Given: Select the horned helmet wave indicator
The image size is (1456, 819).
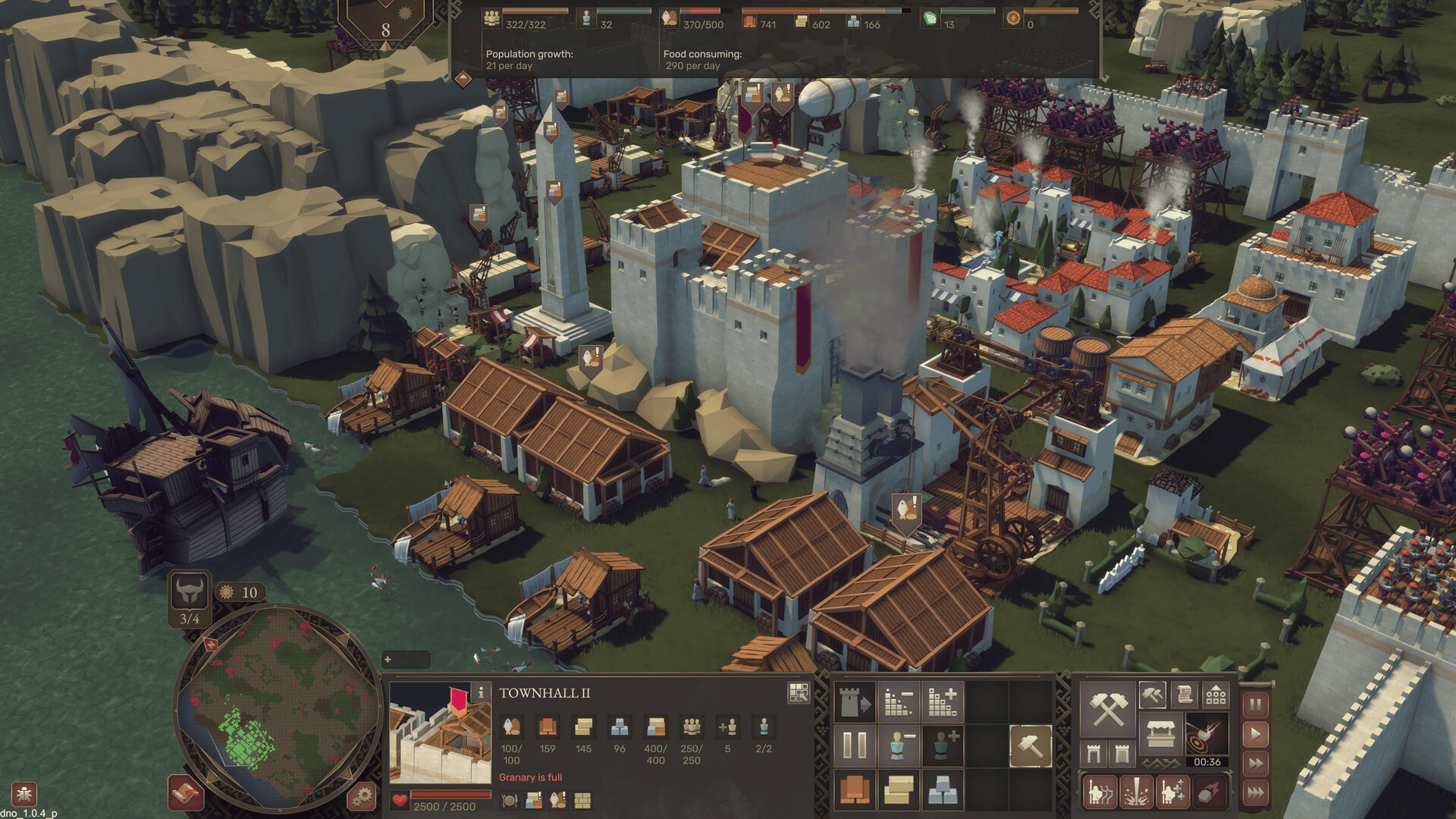Looking at the screenshot, I should click(190, 591).
